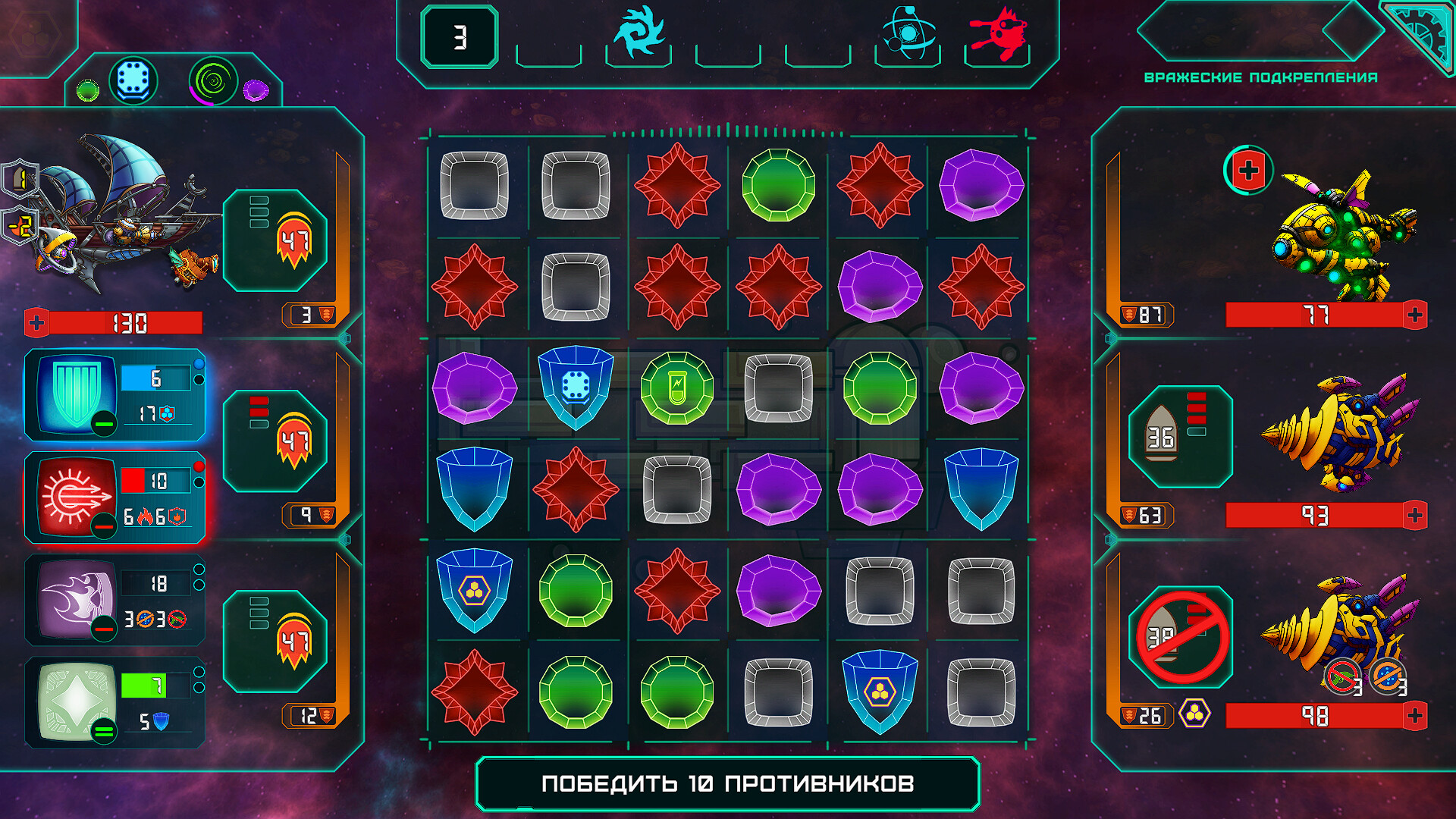Screen dimensions: 1456x819
Task: Toggle off the shield skill with minus button
Action: (x=104, y=424)
